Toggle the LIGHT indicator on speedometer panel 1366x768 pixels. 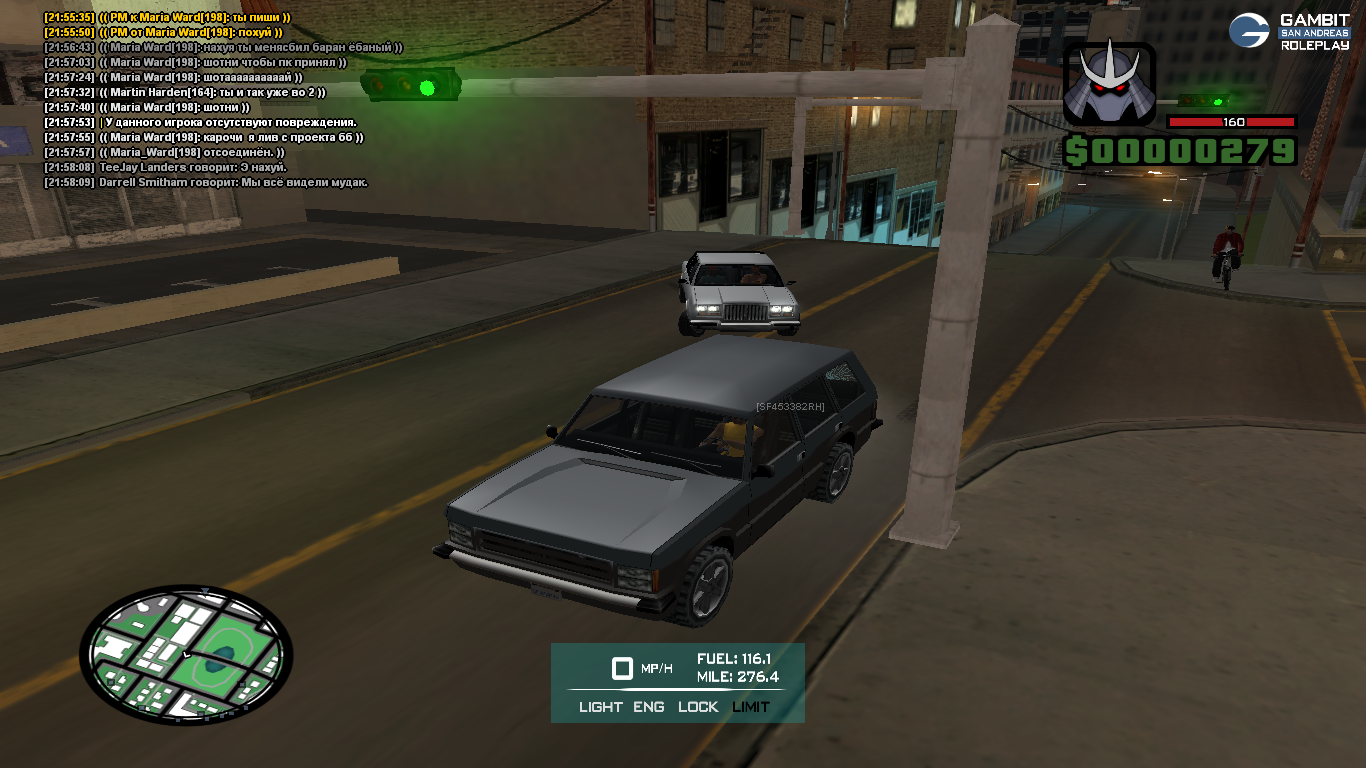600,707
